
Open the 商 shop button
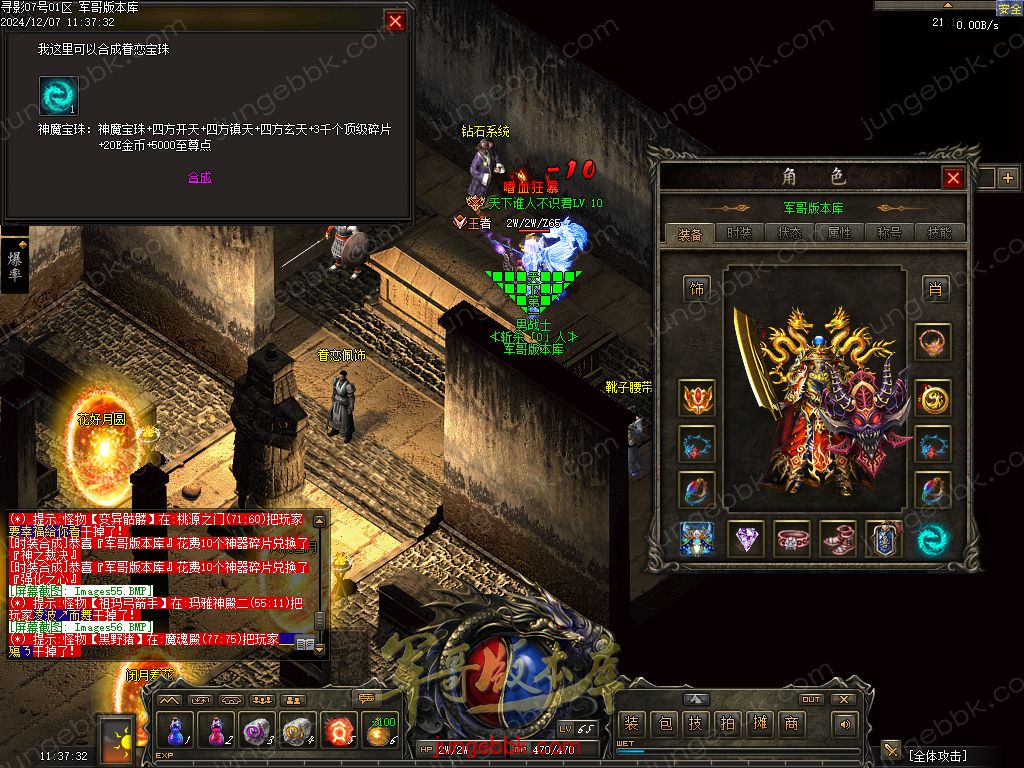coord(791,724)
